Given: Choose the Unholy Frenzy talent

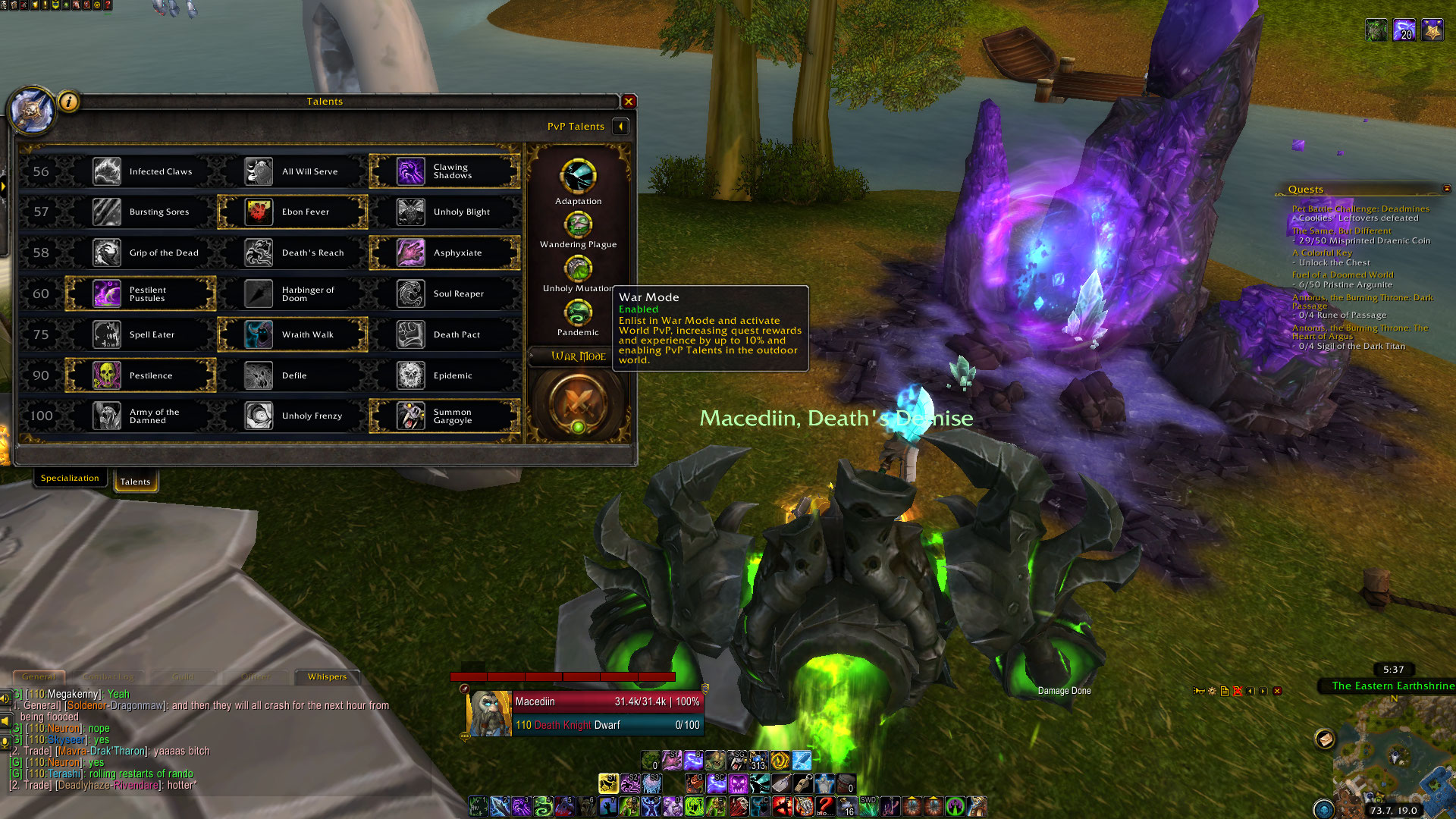Looking at the screenshot, I should point(293,416).
